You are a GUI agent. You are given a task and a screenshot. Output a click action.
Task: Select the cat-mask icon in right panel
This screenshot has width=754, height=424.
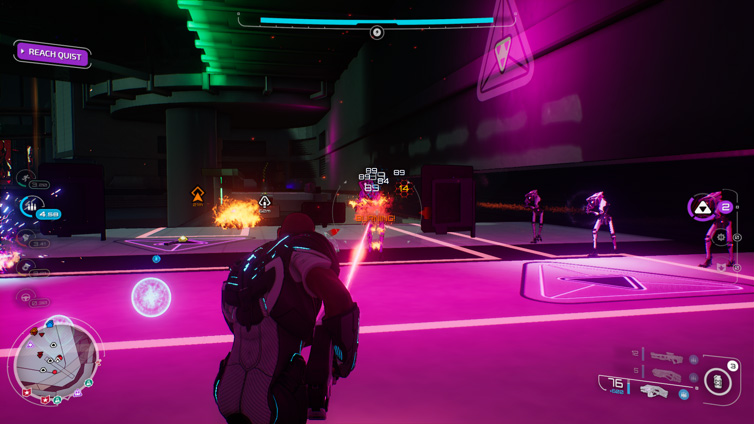pos(720,267)
